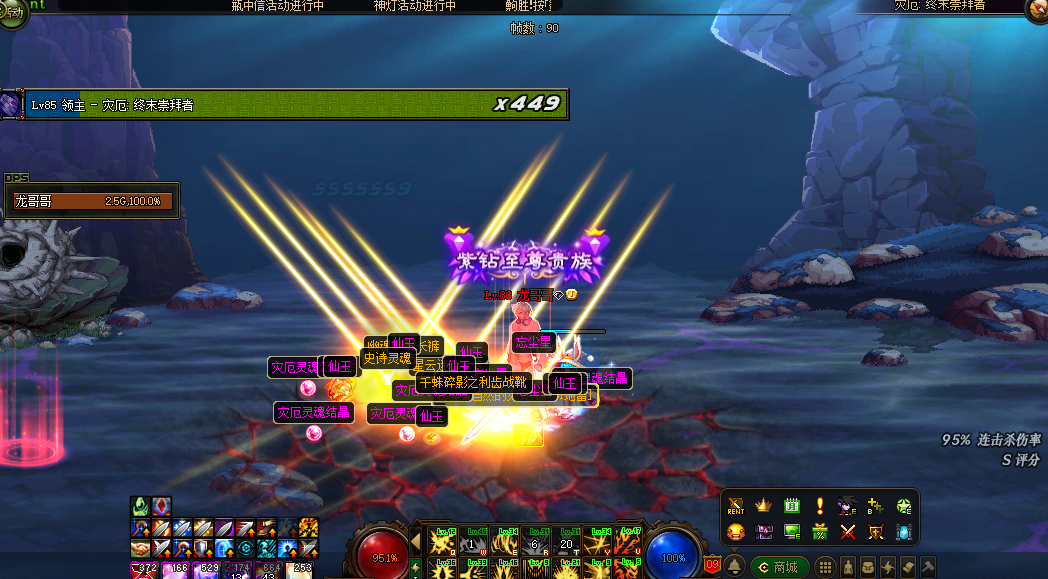Open the hammer menu button
The image size is (1048, 579).
[x=927, y=567]
